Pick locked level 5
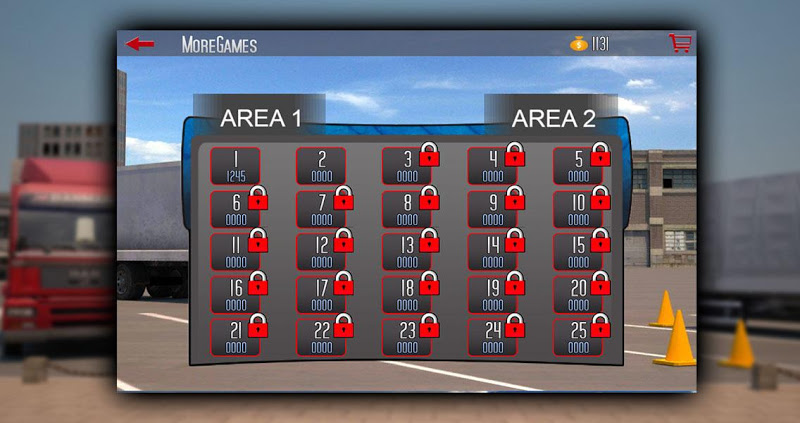Screen dimensions: 800x423 click(579, 166)
